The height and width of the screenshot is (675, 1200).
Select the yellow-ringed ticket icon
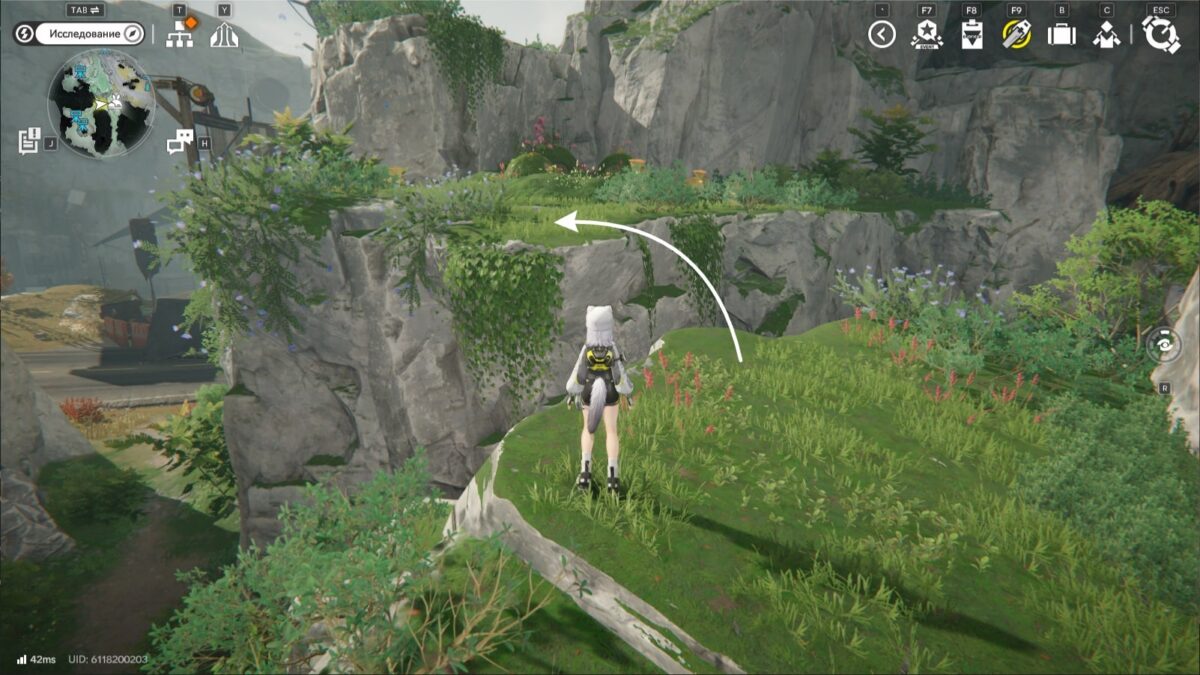[x=1016, y=35]
